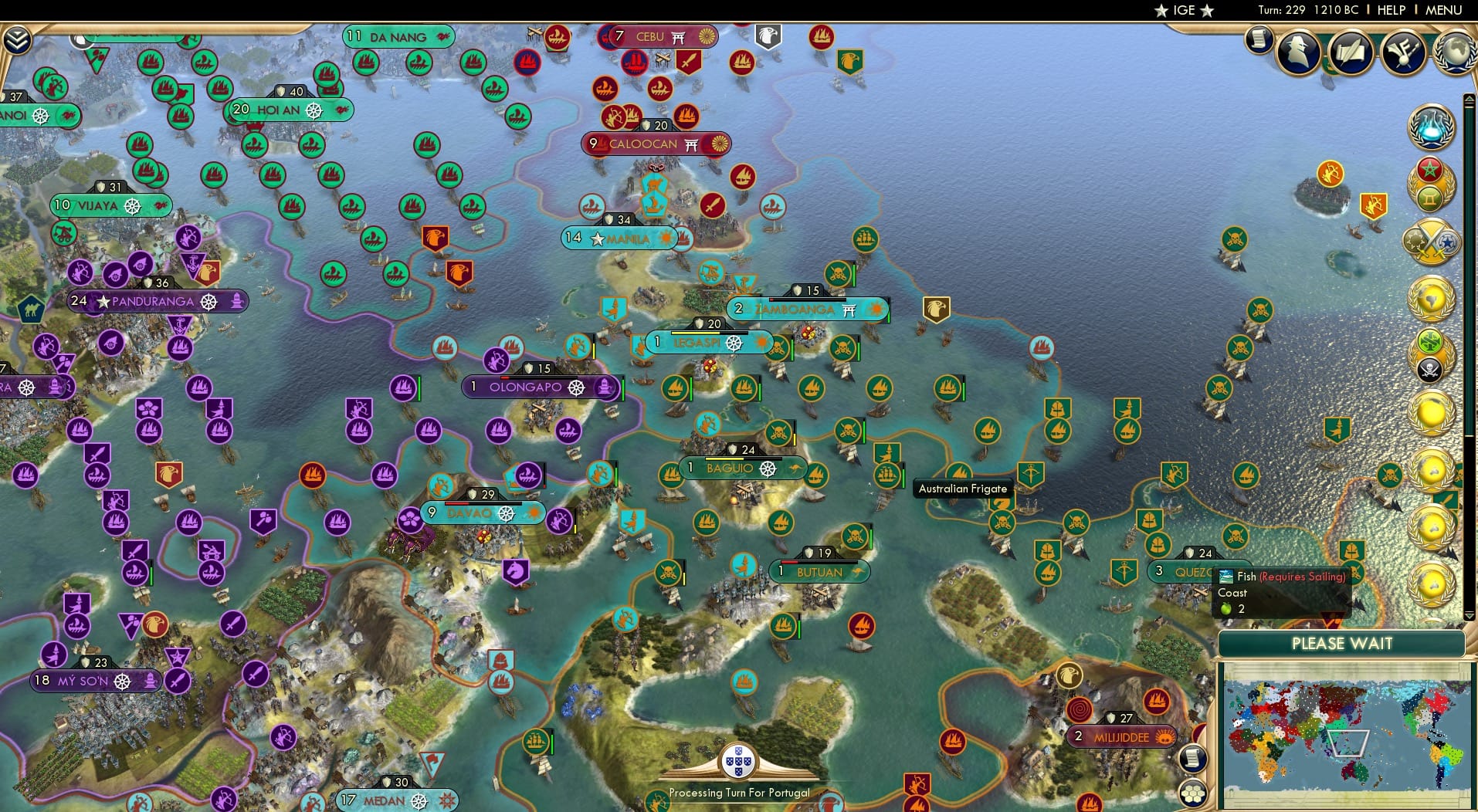
Task: Toggle the hex grid icon near the minimap
Action: 1193,794
